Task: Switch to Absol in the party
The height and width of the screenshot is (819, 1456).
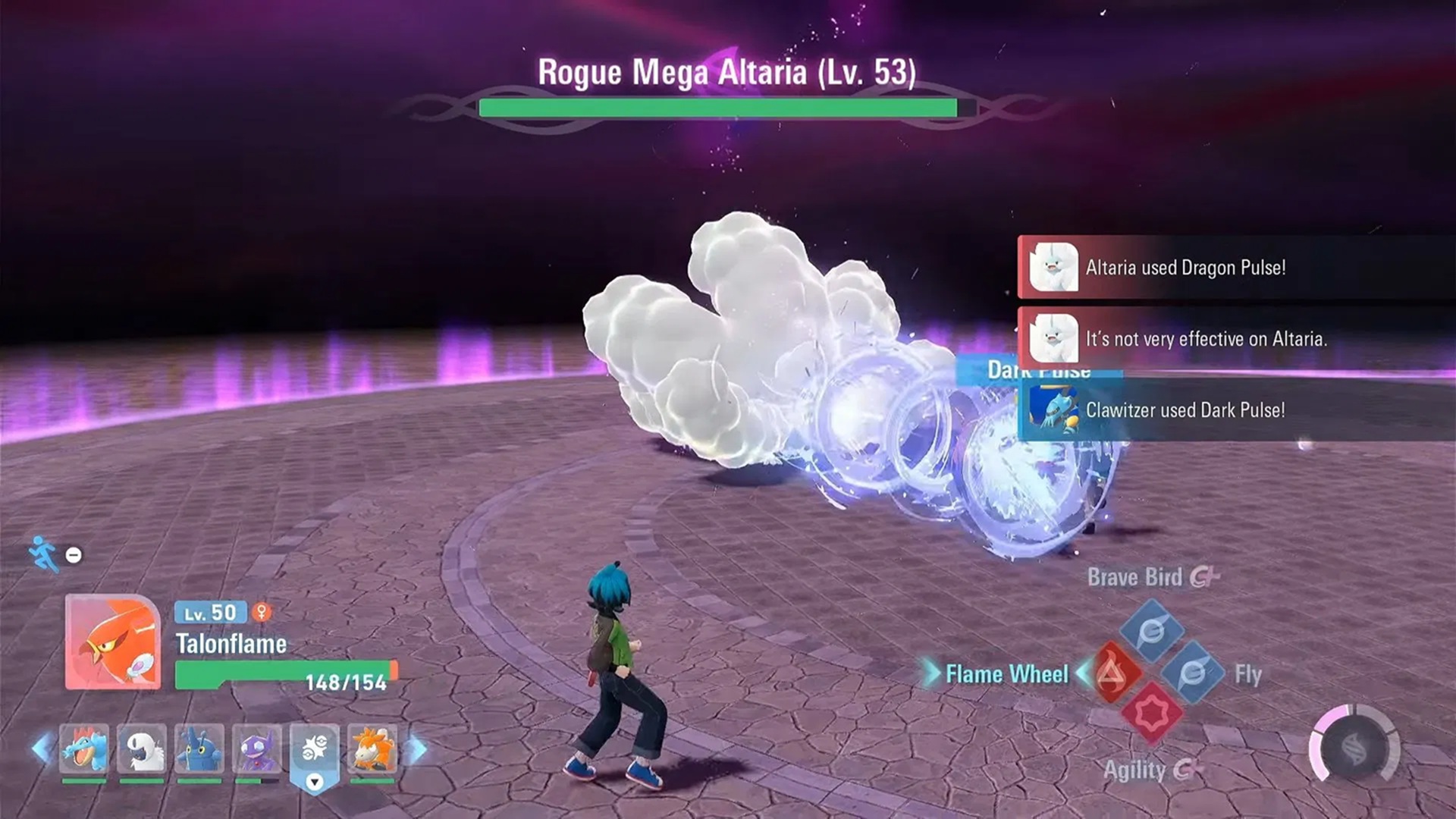Action: pyautogui.click(x=142, y=748)
